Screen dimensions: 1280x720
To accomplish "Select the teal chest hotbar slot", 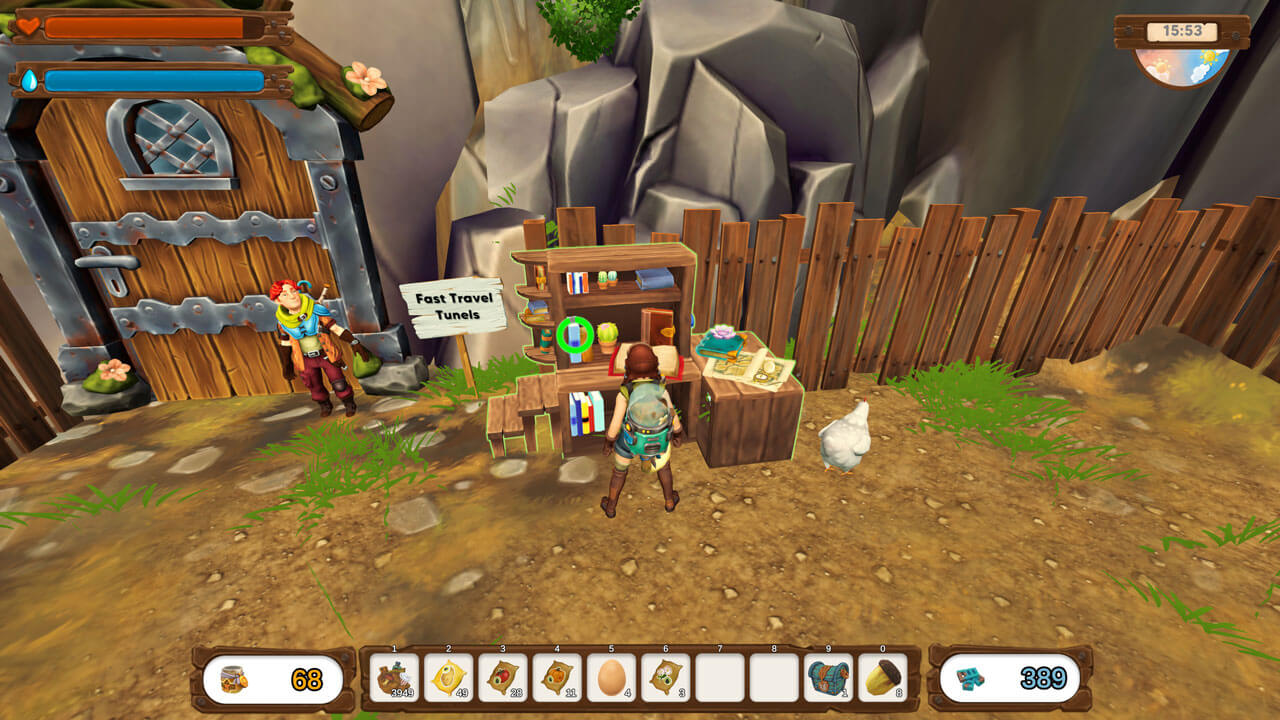I will (x=828, y=678).
